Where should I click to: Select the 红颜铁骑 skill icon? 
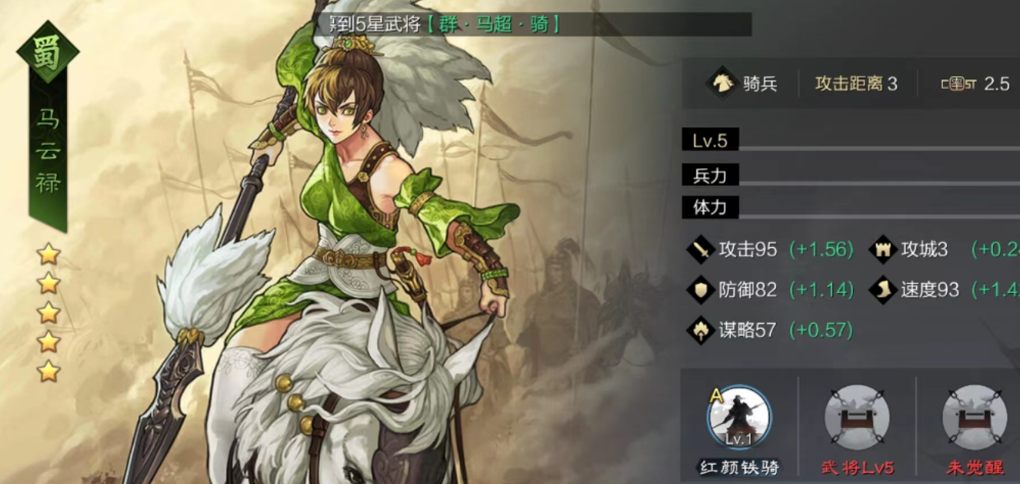tap(739, 418)
